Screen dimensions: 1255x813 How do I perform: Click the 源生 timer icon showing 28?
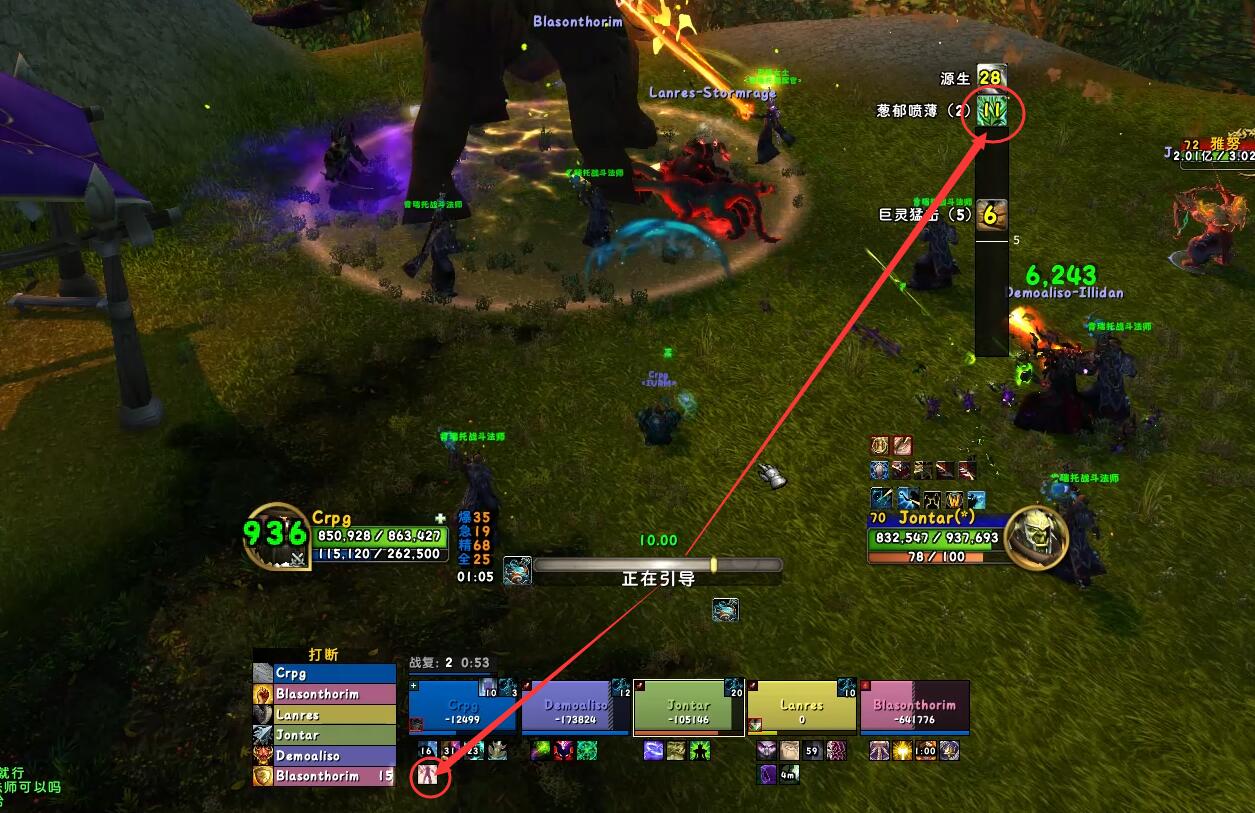[x=991, y=77]
